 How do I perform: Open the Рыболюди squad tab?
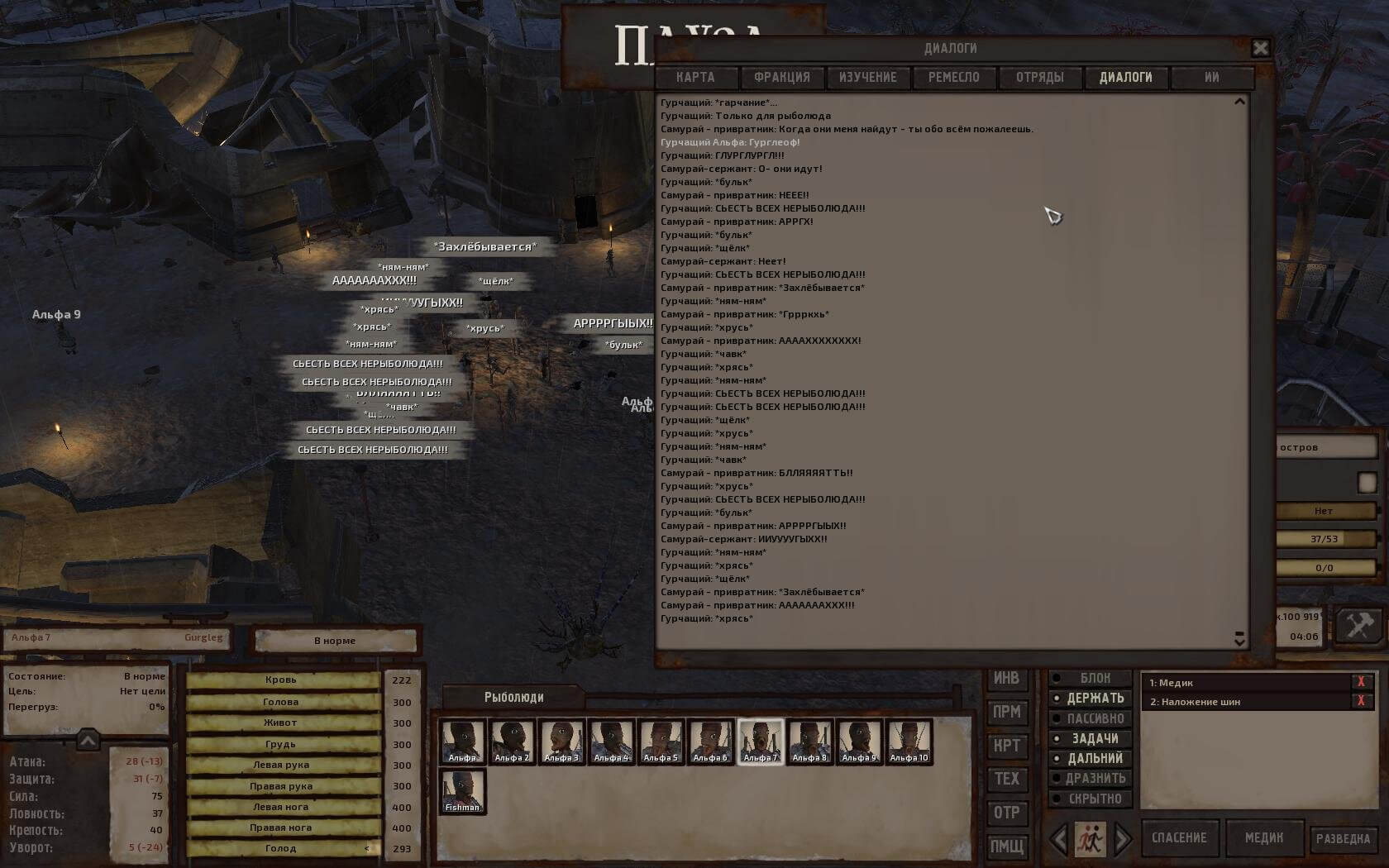(x=513, y=698)
